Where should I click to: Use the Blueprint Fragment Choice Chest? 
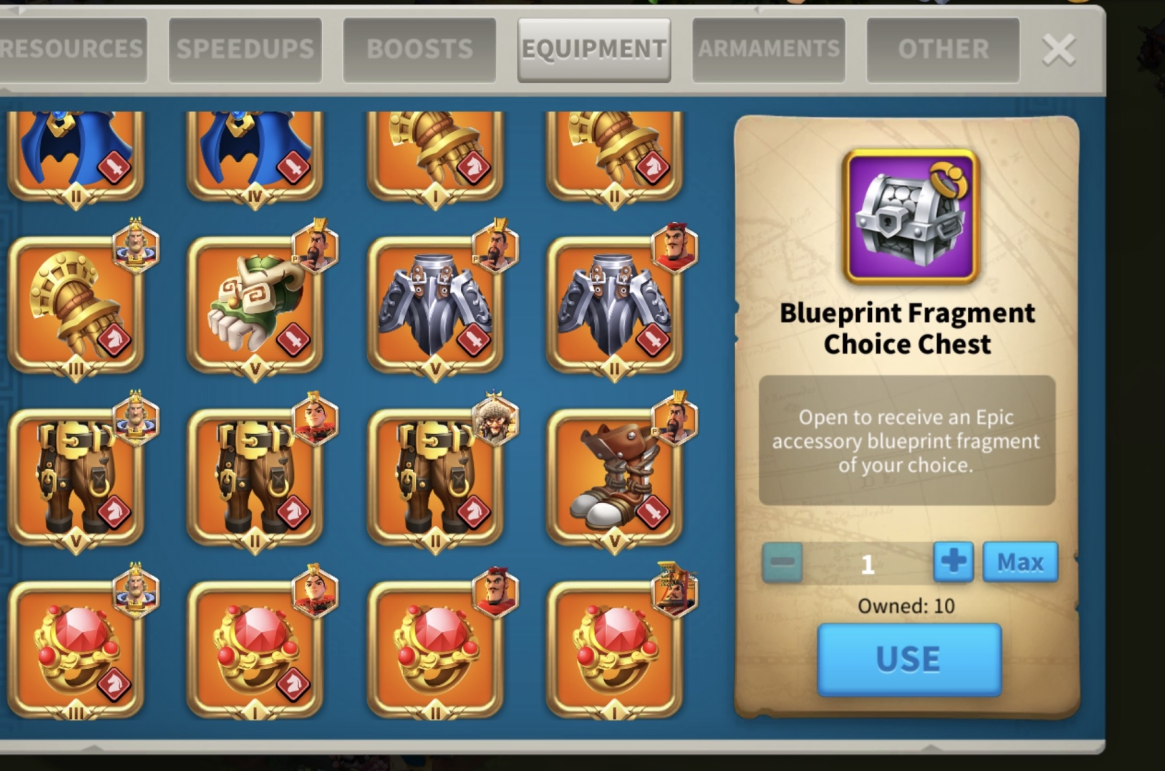908,659
